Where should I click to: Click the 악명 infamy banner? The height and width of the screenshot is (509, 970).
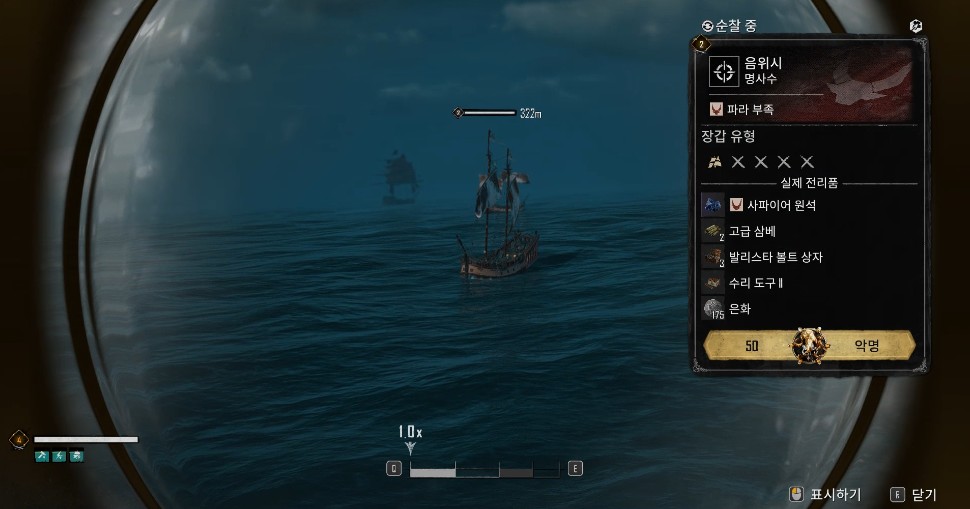pyautogui.click(x=809, y=346)
